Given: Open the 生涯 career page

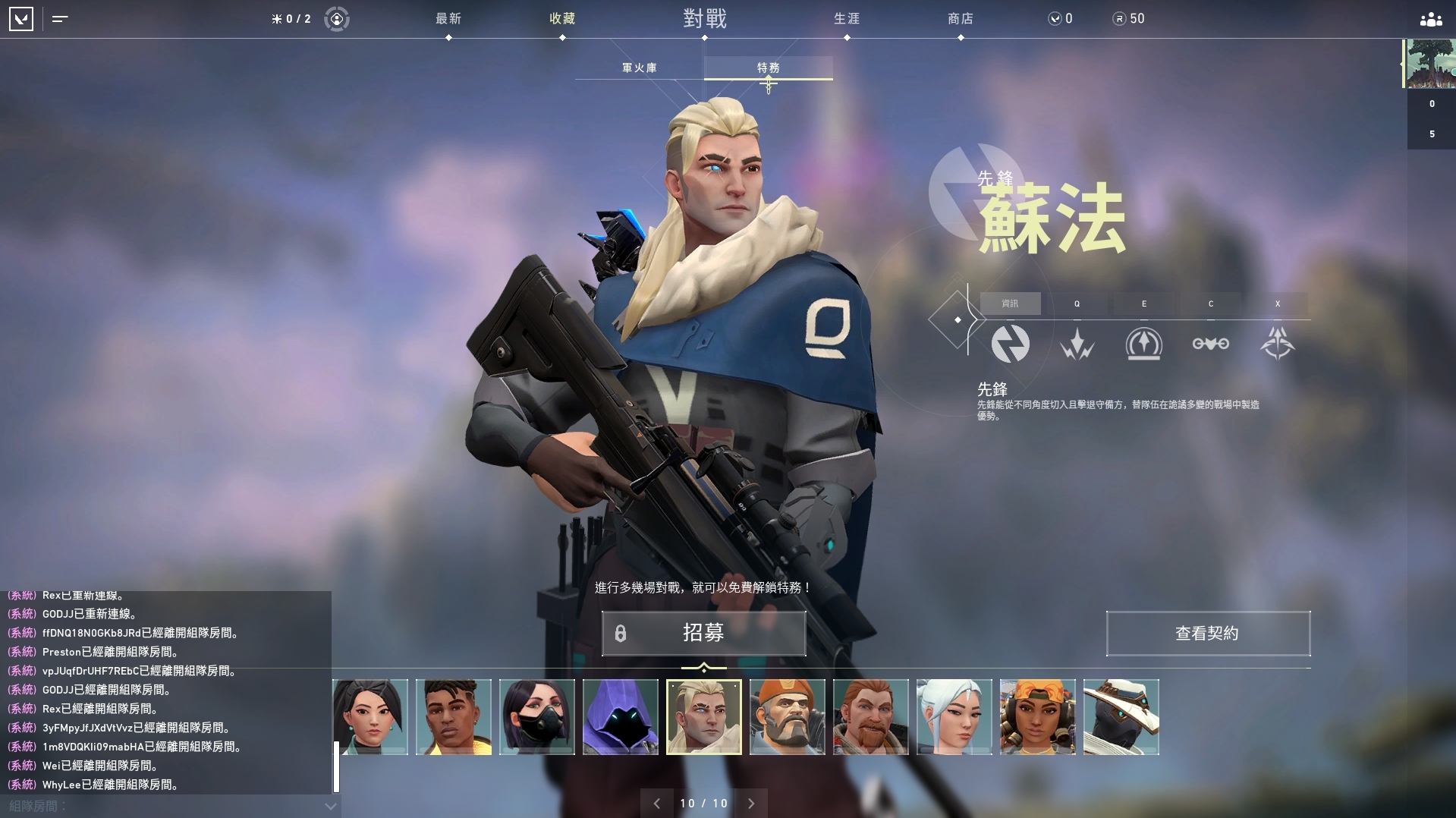Looking at the screenshot, I should pyautogui.click(x=847, y=19).
